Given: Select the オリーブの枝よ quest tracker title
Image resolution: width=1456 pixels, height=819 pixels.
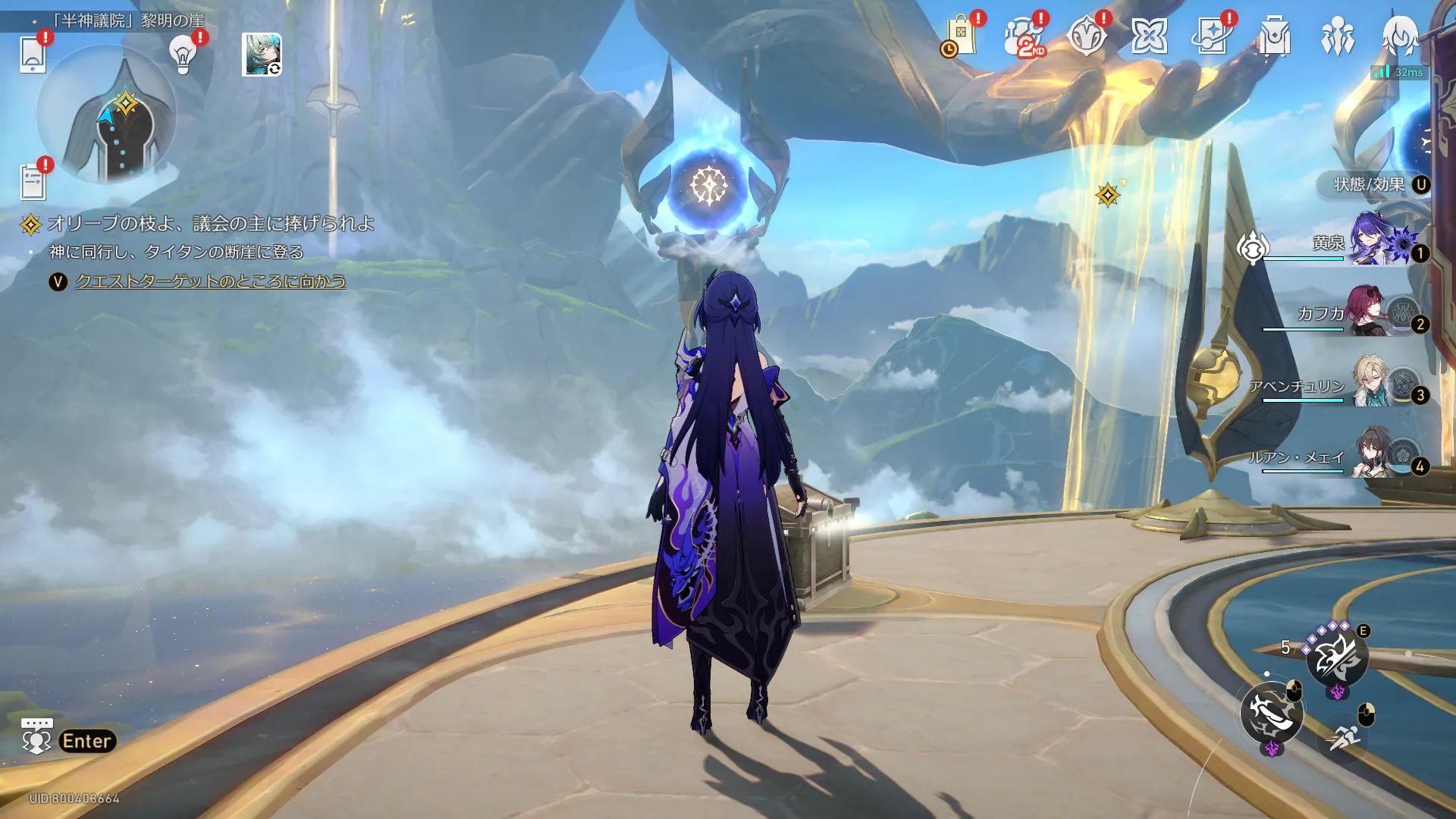Looking at the screenshot, I should (210, 224).
